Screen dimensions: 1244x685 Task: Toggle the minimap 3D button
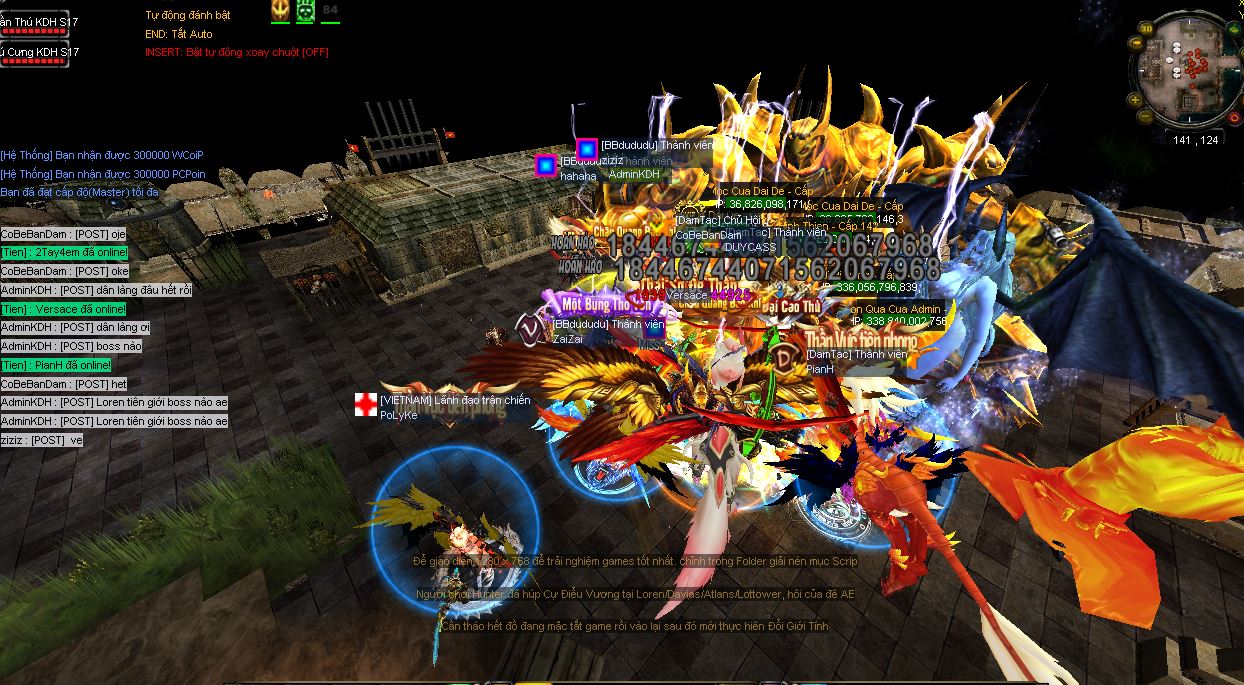click(1145, 29)
